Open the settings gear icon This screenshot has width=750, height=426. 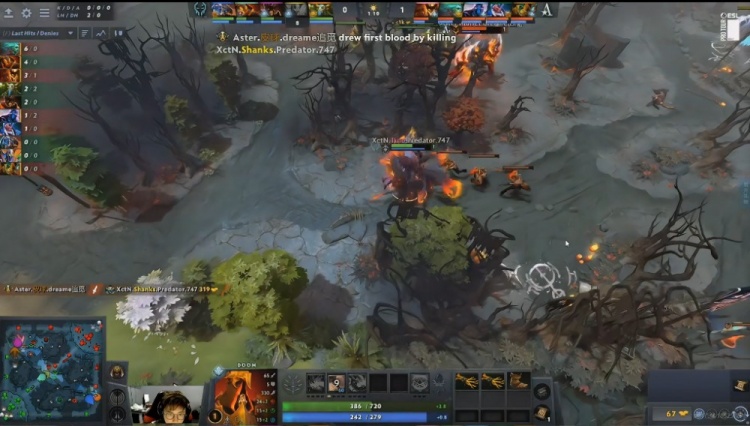[x=26, y=13]
